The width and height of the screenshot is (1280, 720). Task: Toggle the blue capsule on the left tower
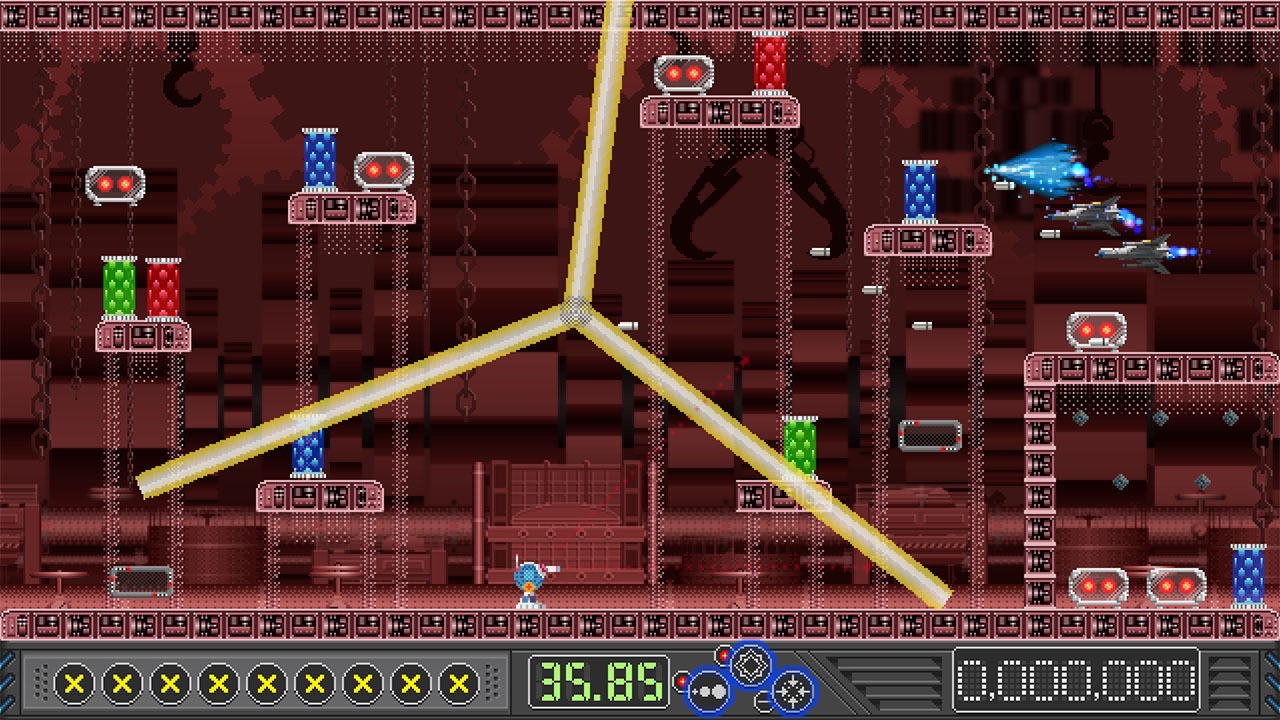pos(319,160)
